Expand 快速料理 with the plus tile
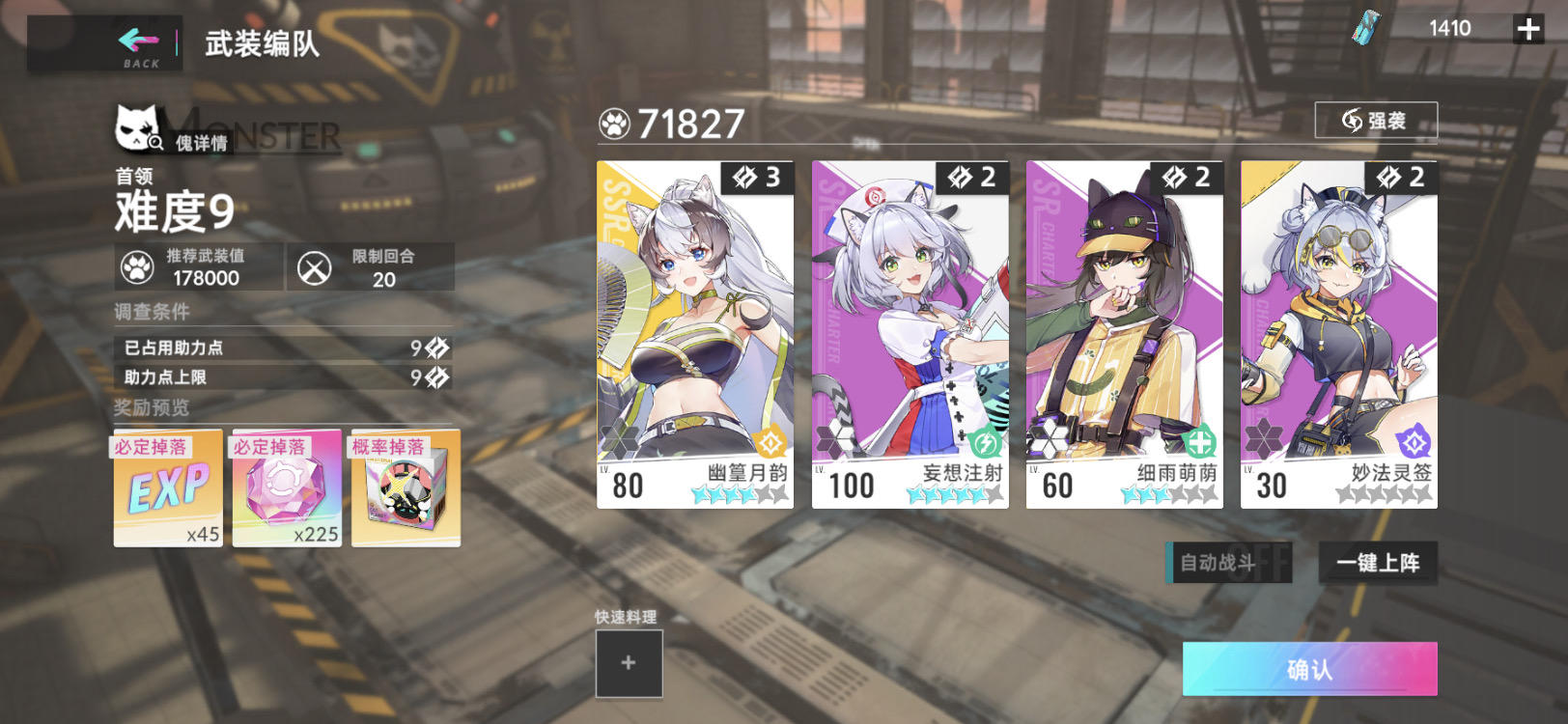Image resolution: width=1568 pixels, height=724 pixels. [x=628, y=664]
